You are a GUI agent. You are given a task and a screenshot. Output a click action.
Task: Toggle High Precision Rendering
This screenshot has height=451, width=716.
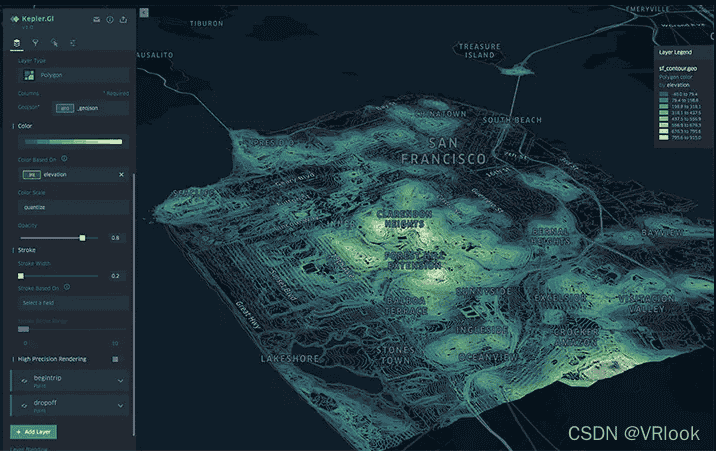116,358
